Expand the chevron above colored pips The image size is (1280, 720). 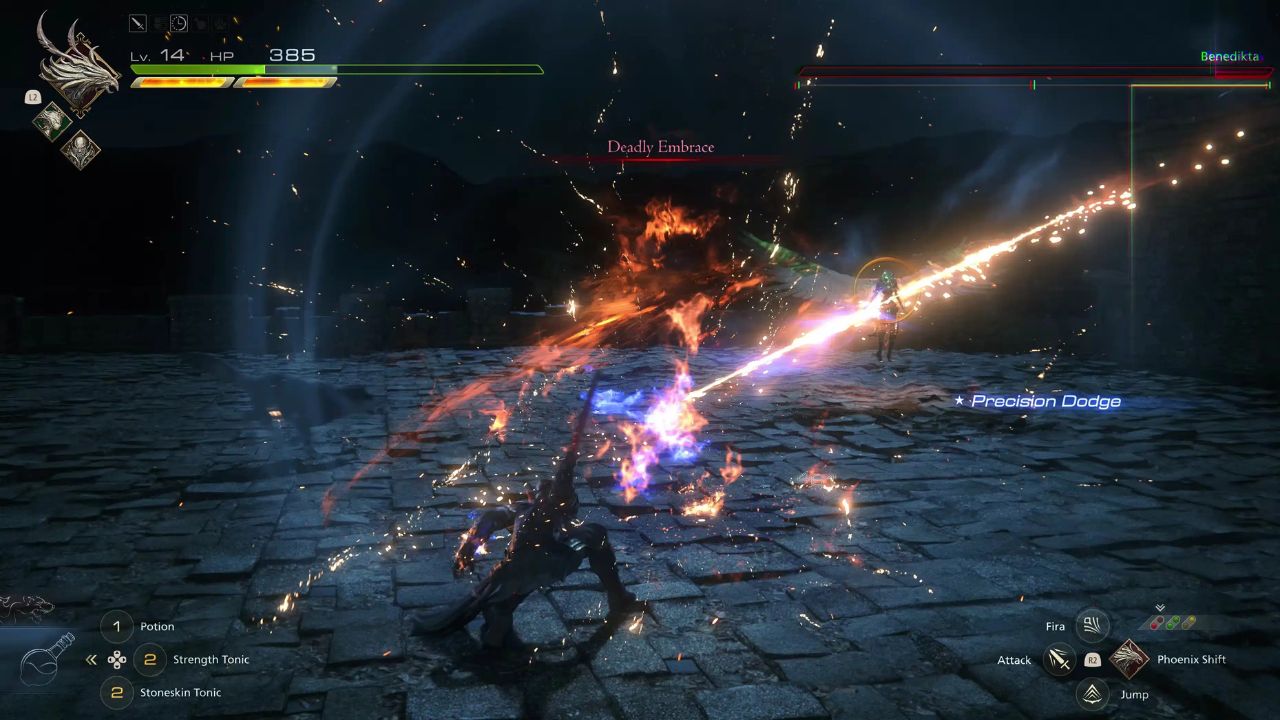pos(1159,607)
